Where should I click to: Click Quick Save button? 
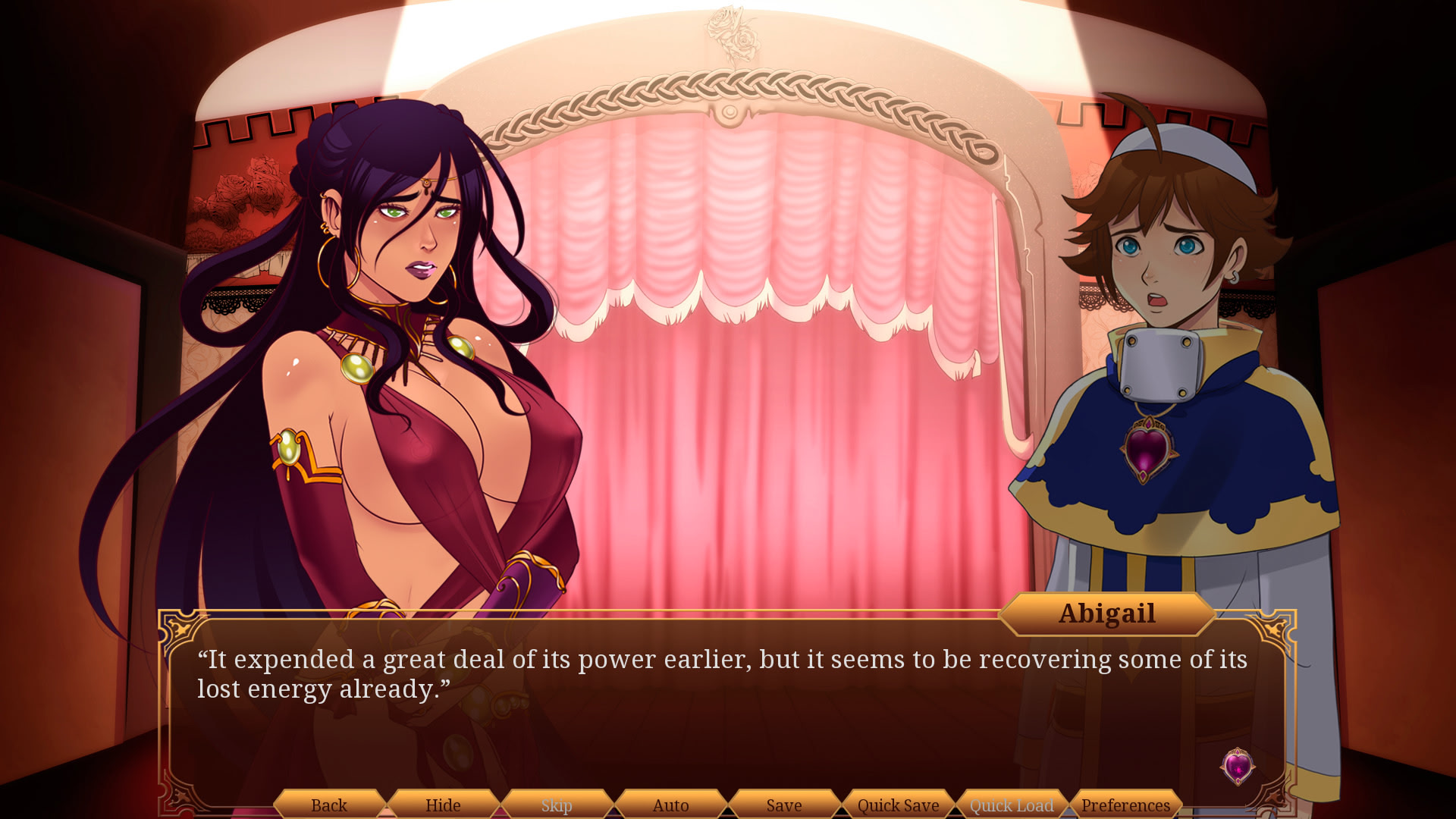click(898, 805)
